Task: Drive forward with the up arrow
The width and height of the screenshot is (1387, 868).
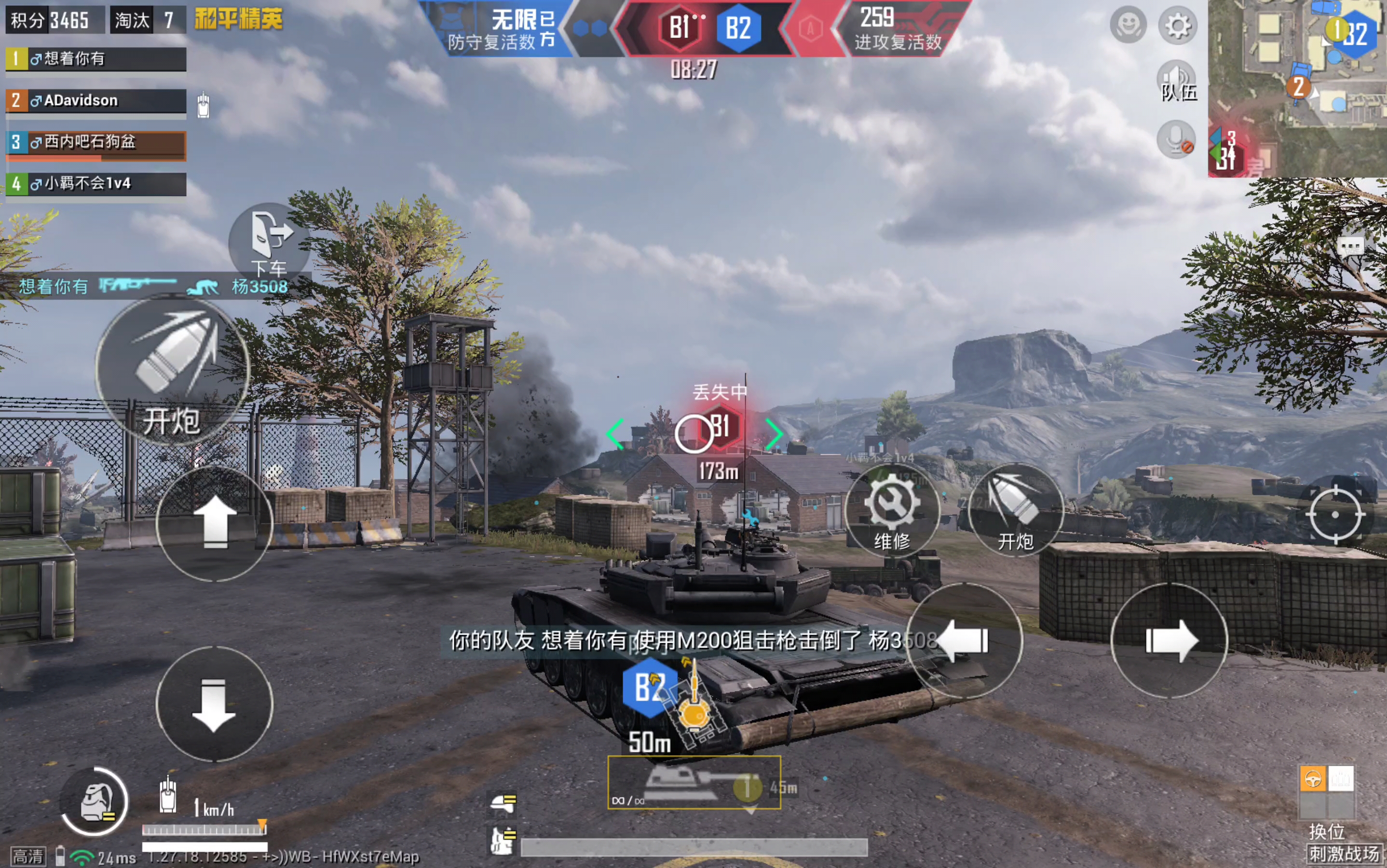Action: 215,523
